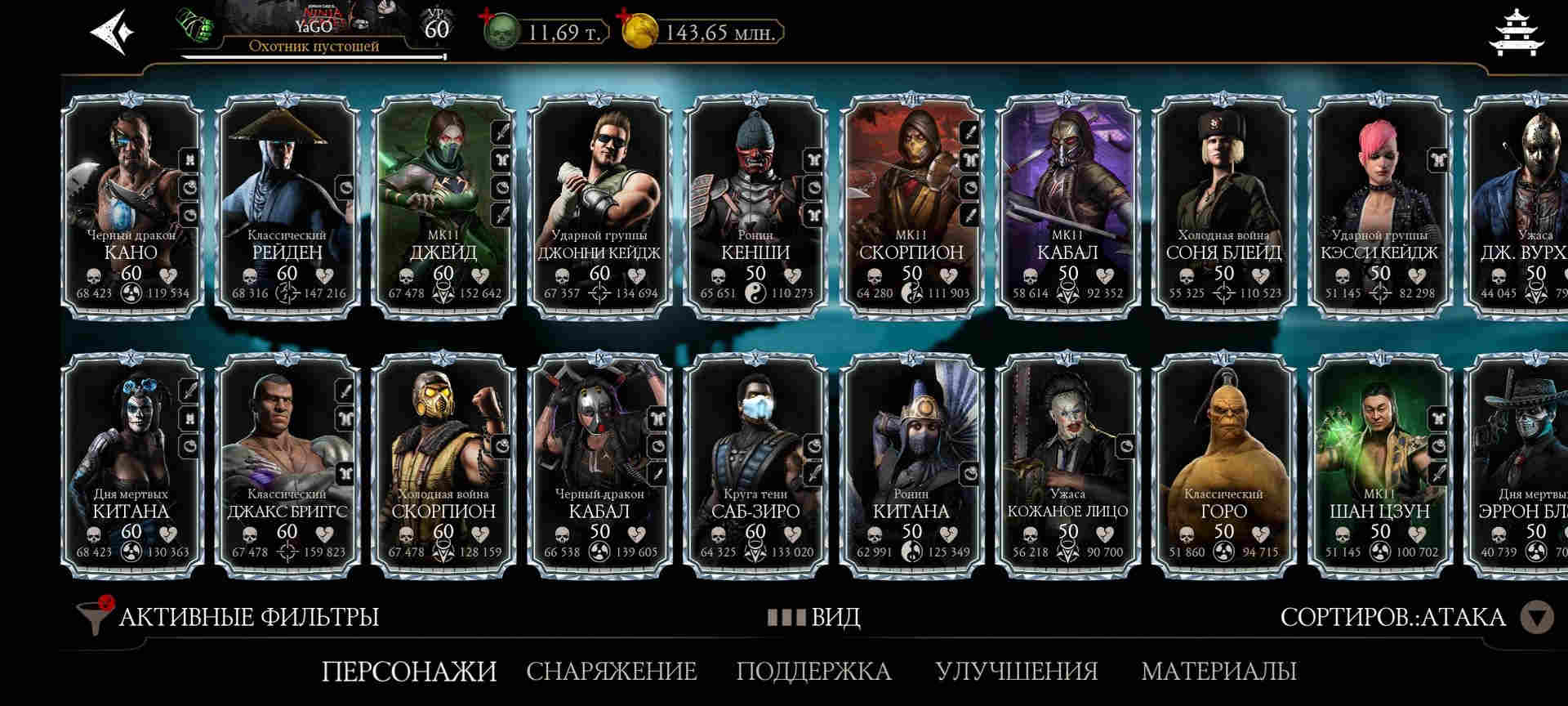Open the active filters panel
1568x706 pixels.
pyautogui.click(x=229, y=617)
